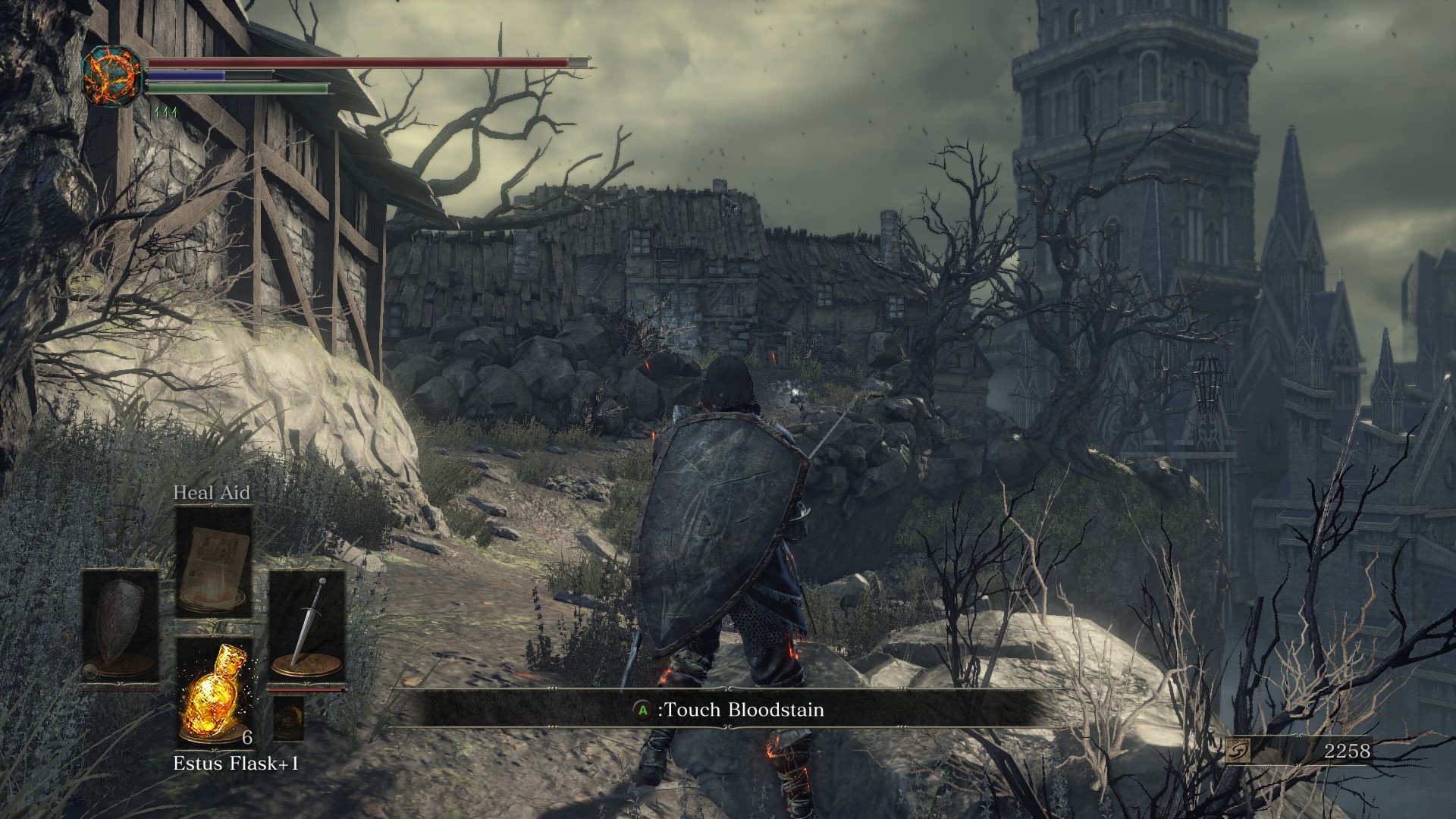
Task: Pick the small next-item slot beside Estus Flask
Action: [288, 718]
